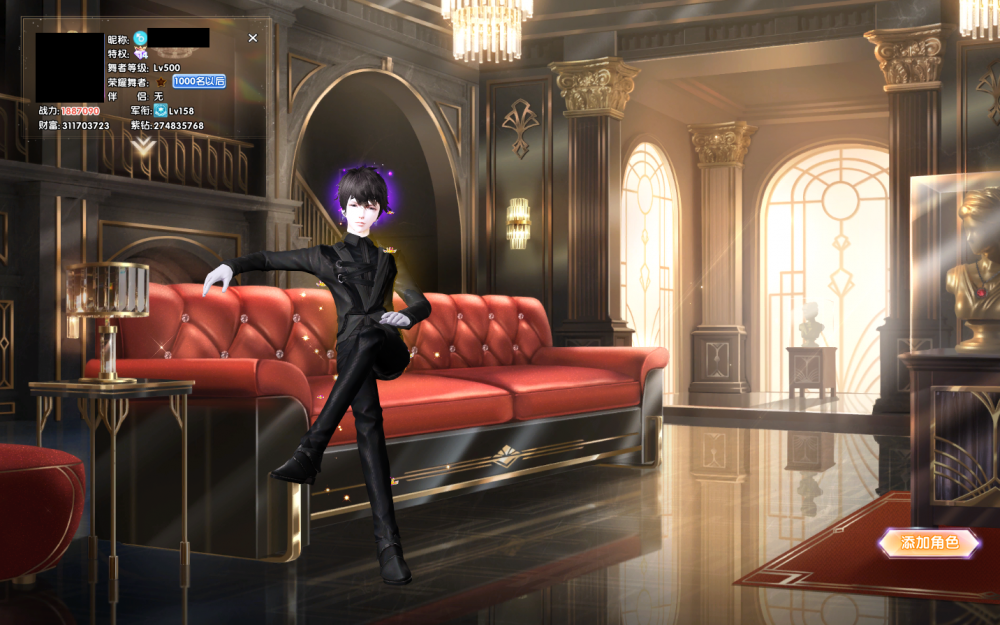This screenshot has width=1000, height=625.
Task: Select the blue military rank icon
Action: point(160,110)
